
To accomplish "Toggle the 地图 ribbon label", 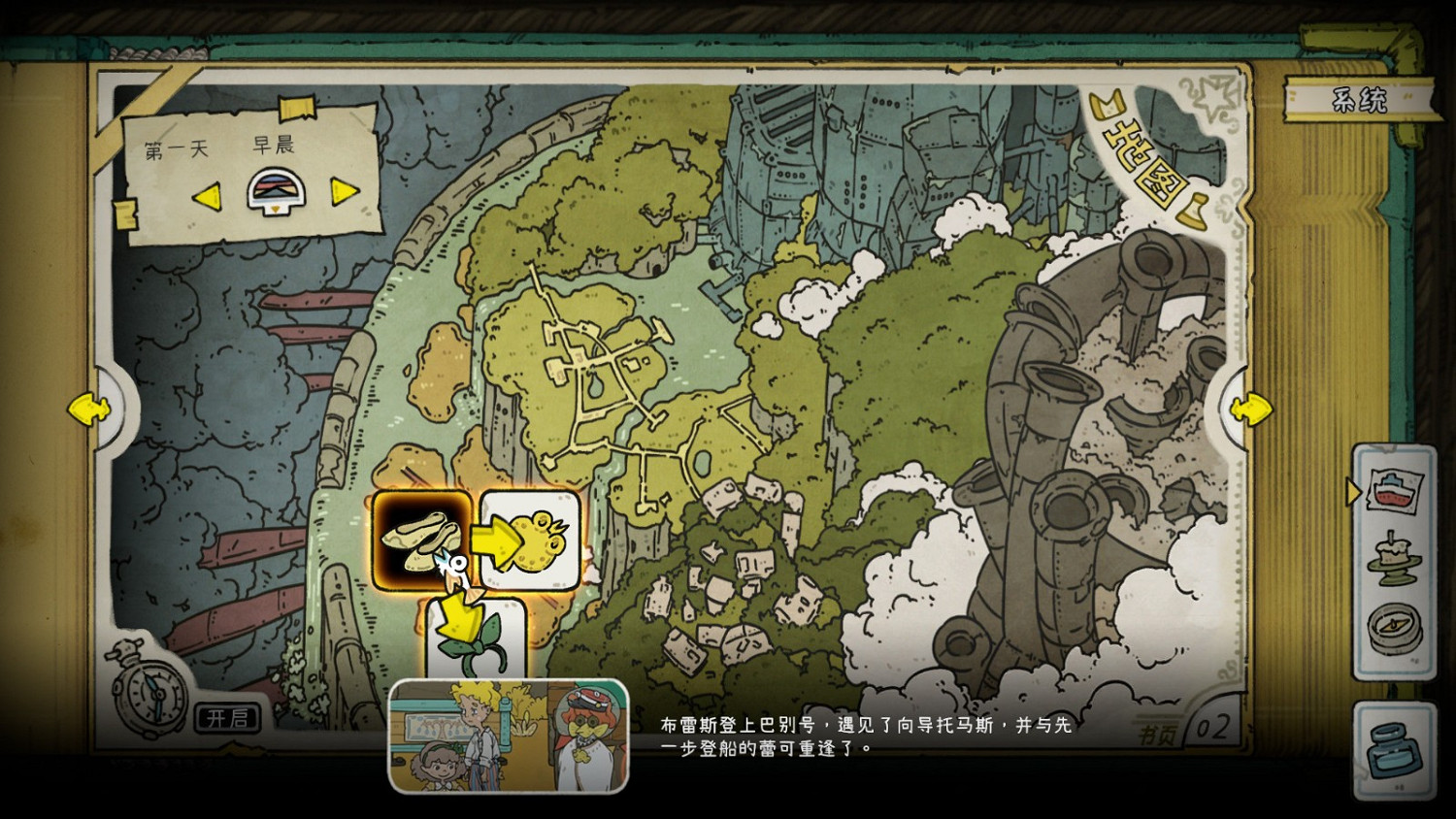I will [x=1145, y=160].
